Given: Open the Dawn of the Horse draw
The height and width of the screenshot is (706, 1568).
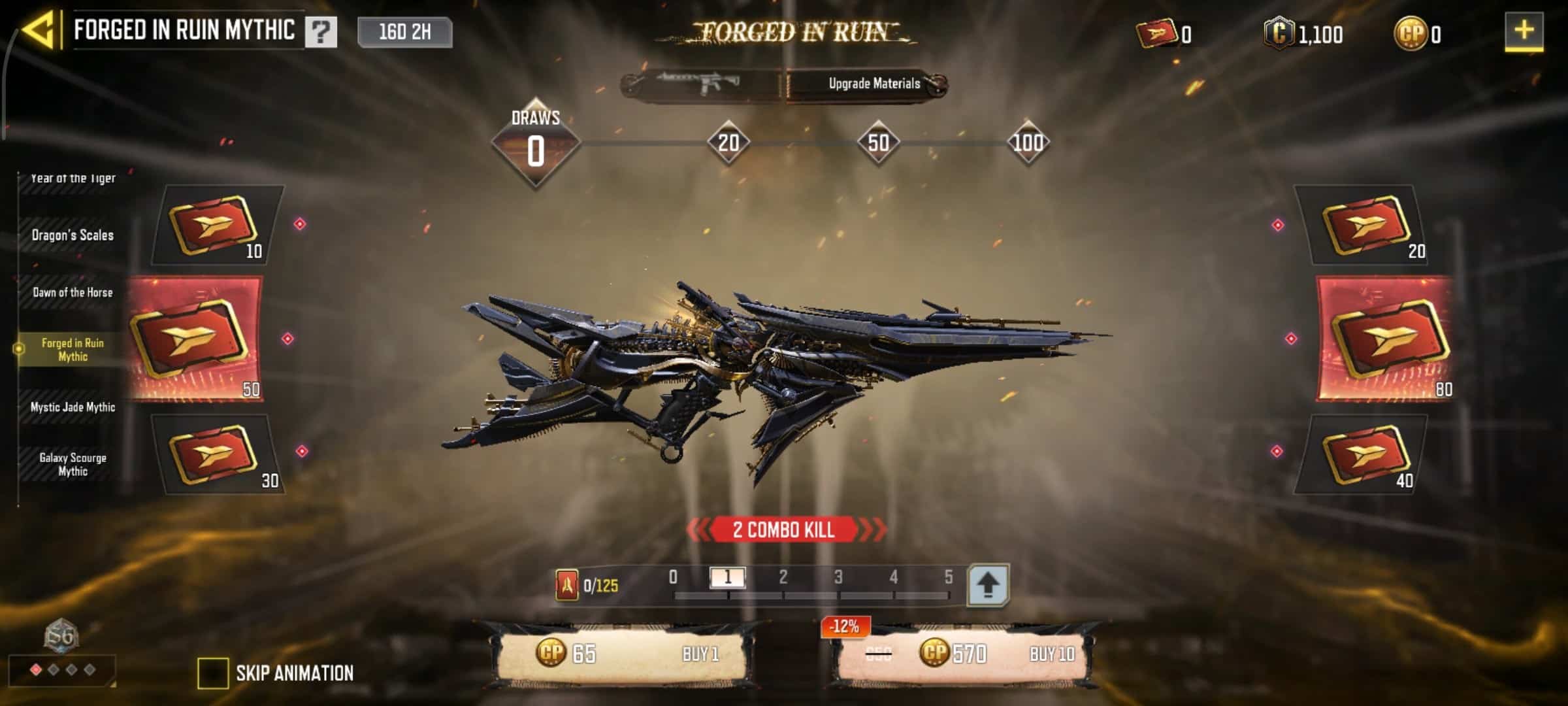Looking at the screenshot, I should 73,292.
